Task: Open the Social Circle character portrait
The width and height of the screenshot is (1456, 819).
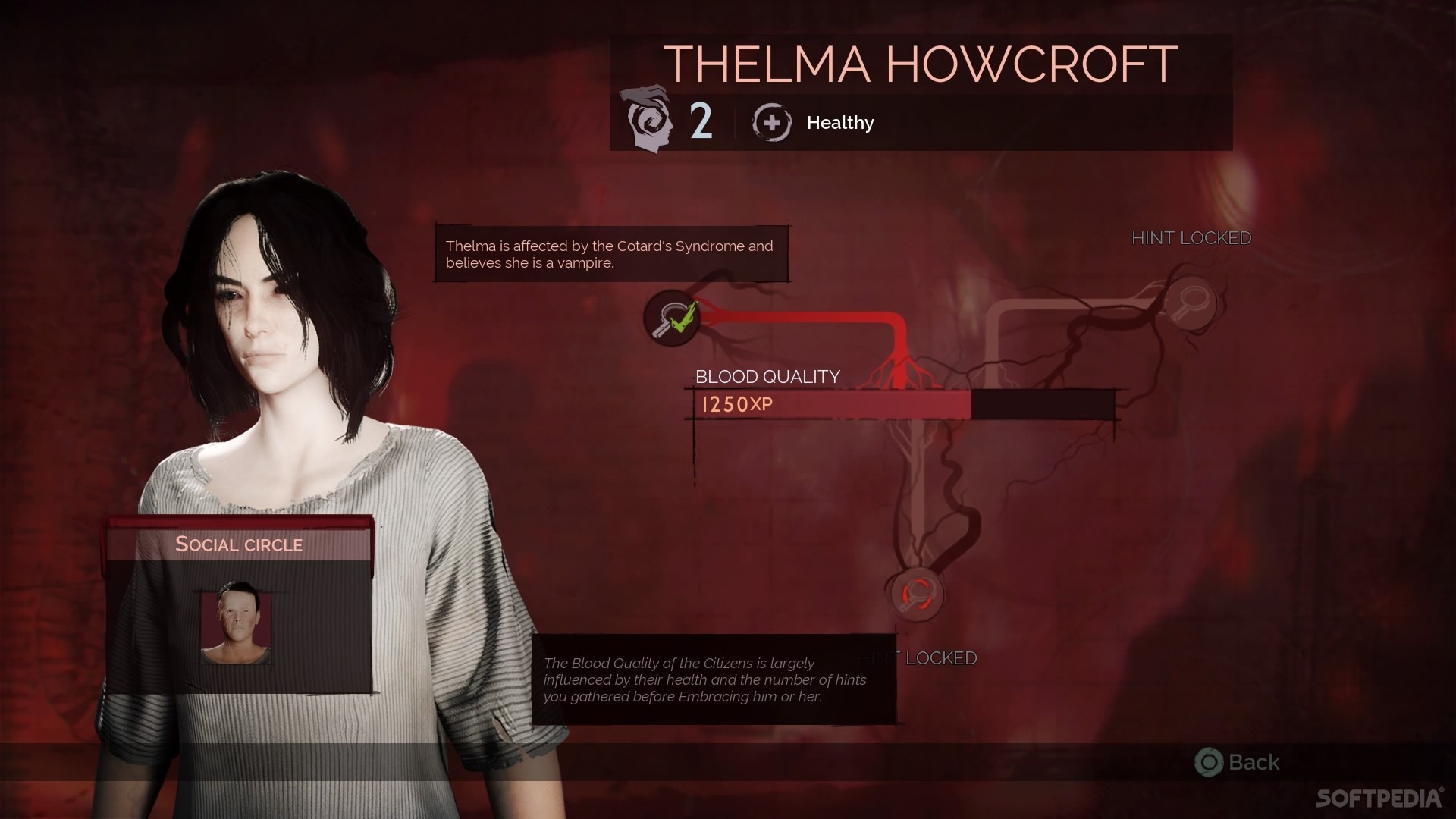Action: click(236, 623)
